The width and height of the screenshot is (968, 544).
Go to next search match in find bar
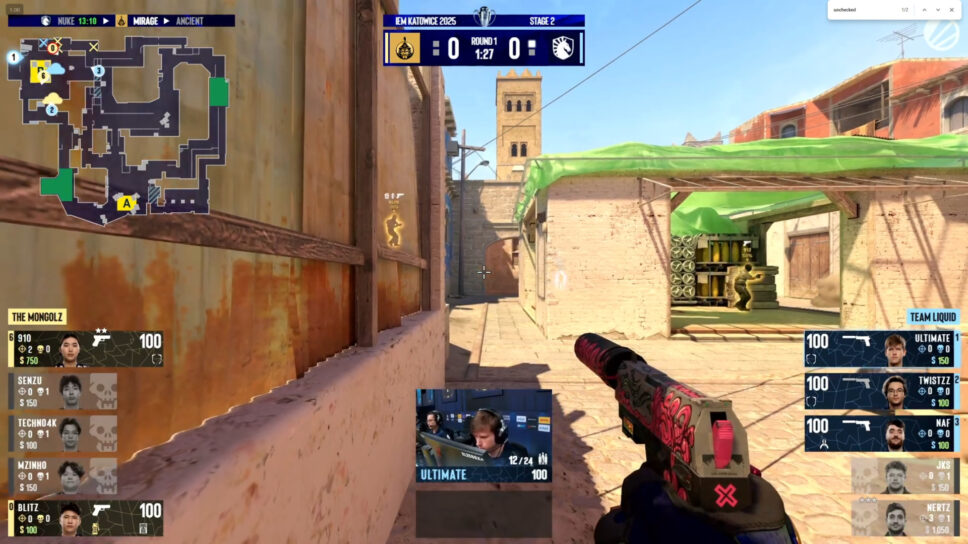click(938, 10)
